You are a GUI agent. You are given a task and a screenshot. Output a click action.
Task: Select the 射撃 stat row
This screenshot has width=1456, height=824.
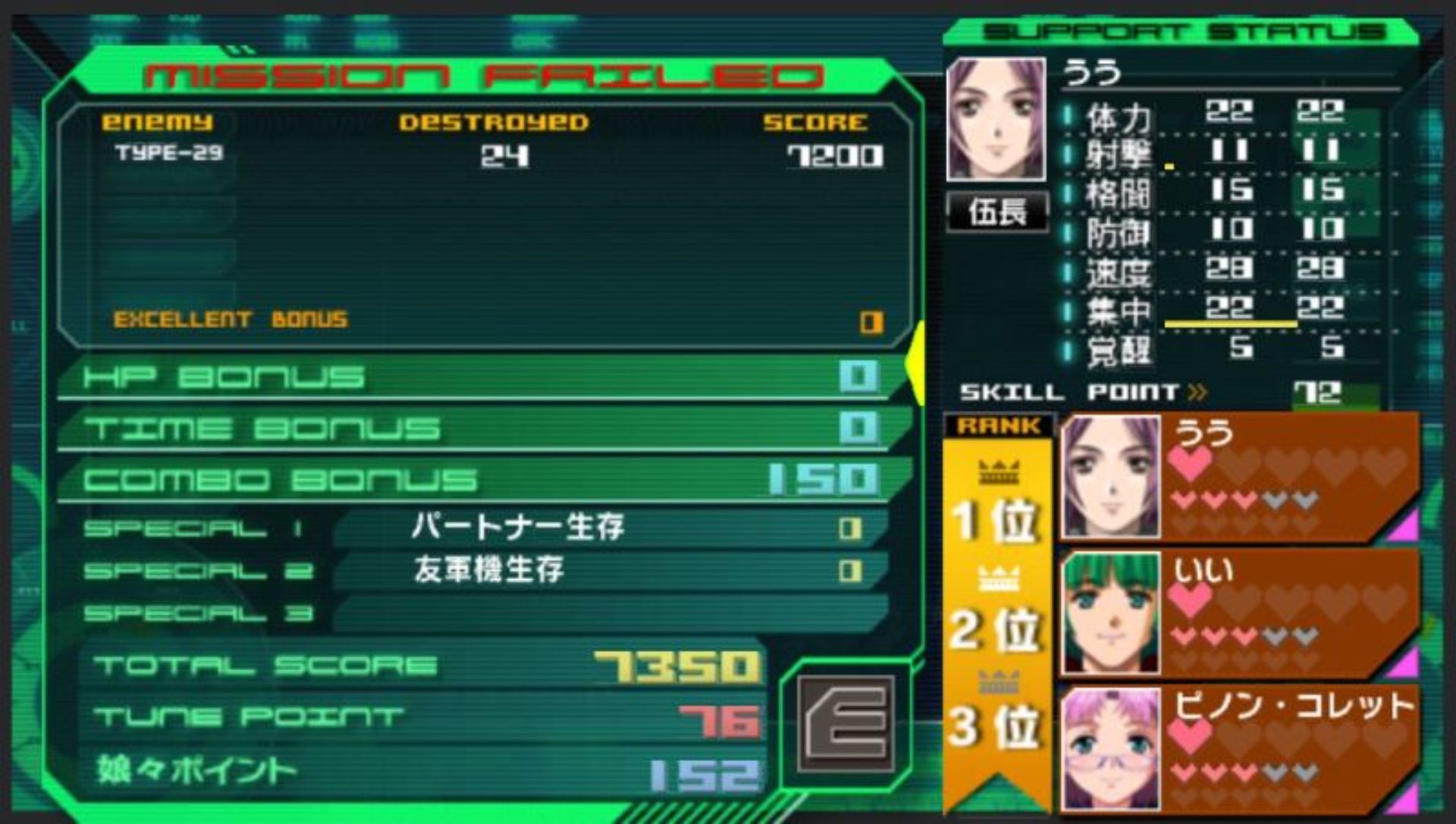pos(1228,152)
